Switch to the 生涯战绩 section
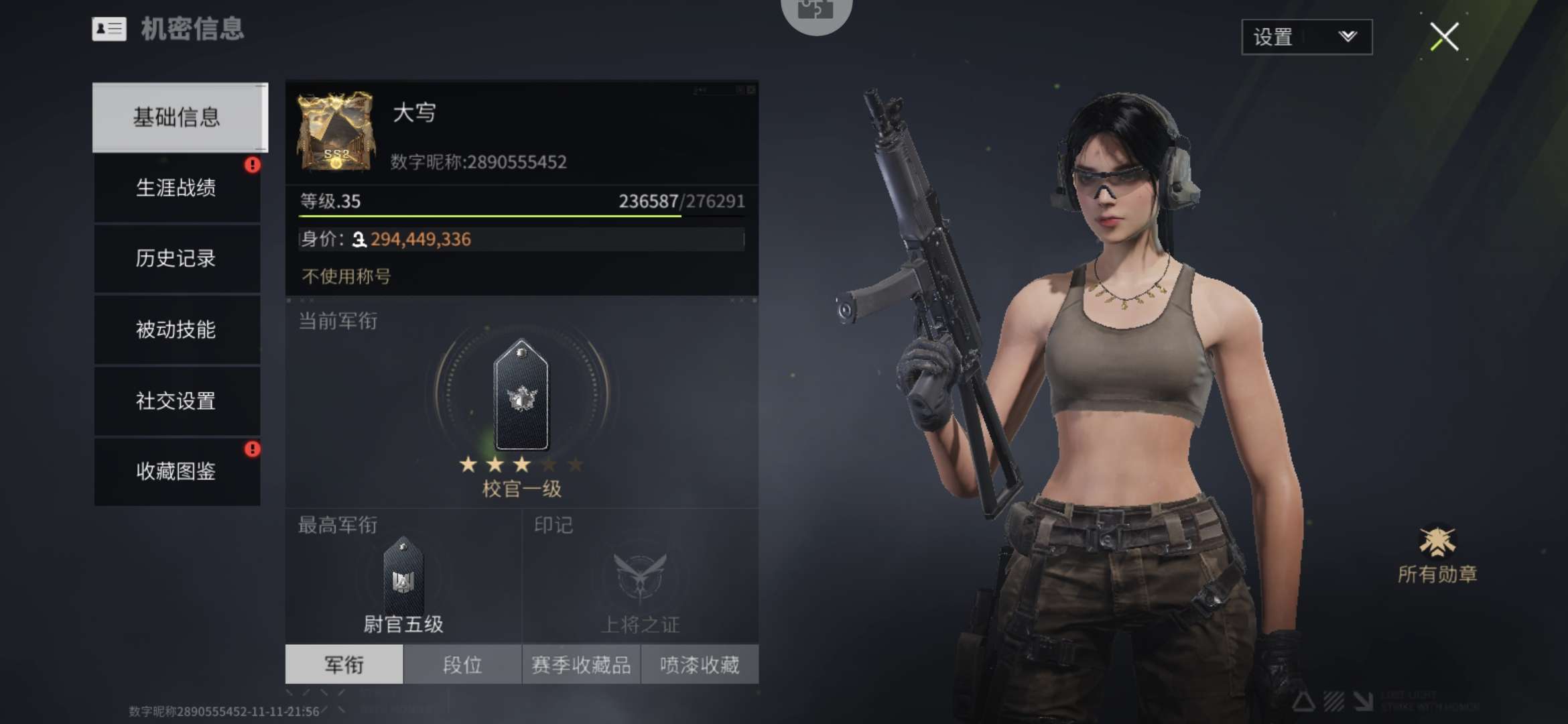Viewport: 1568px width, 724px height. [177, 188]
